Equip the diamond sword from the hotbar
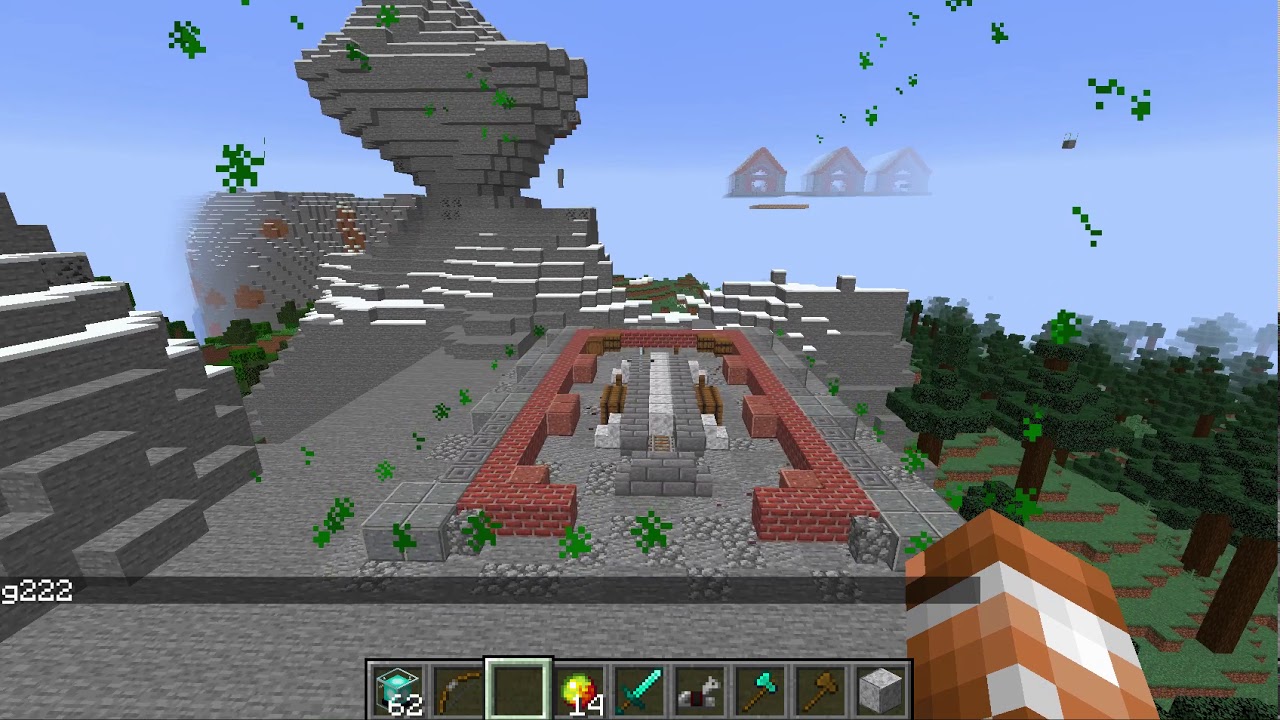Viewport: 1280px width, 720px height. pos(639,690)
